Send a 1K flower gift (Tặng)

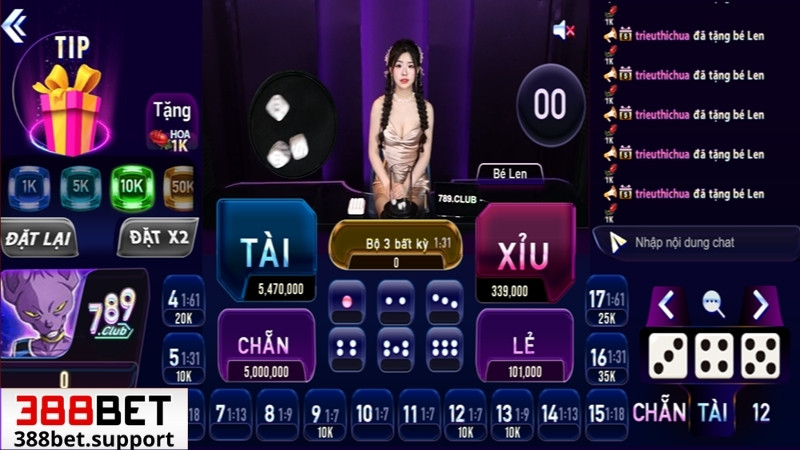pos(171,124)
